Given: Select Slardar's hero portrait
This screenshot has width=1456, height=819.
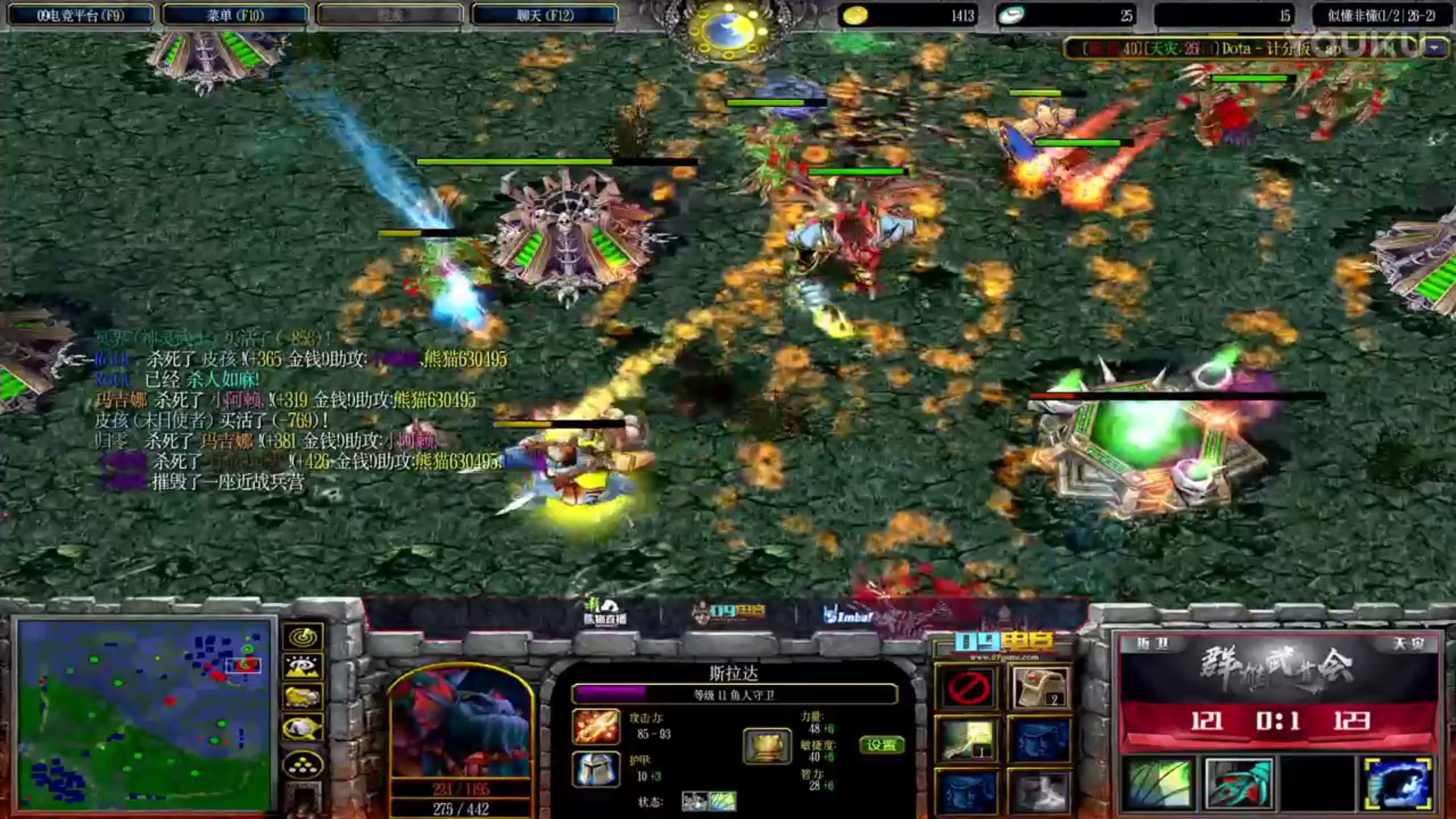Looking at the screenshot, I should [x=460, y=722].
